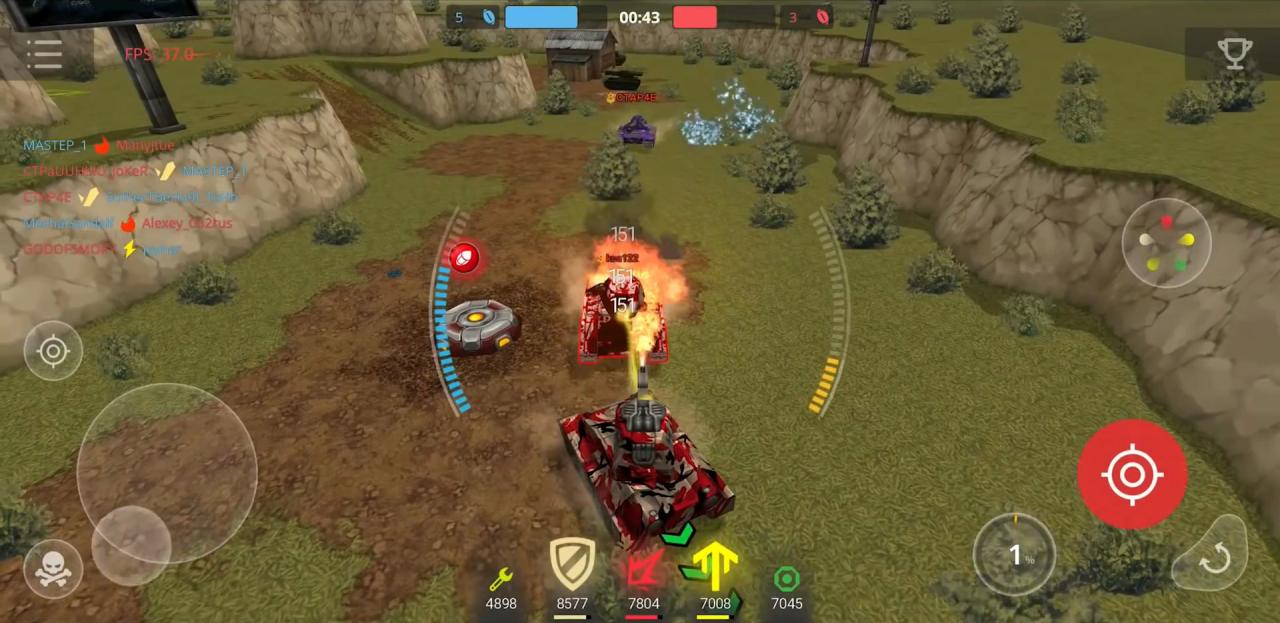Tap the camera rotate arrow button
This screenshot has width=1280, height=623.
click(1213, 557)
